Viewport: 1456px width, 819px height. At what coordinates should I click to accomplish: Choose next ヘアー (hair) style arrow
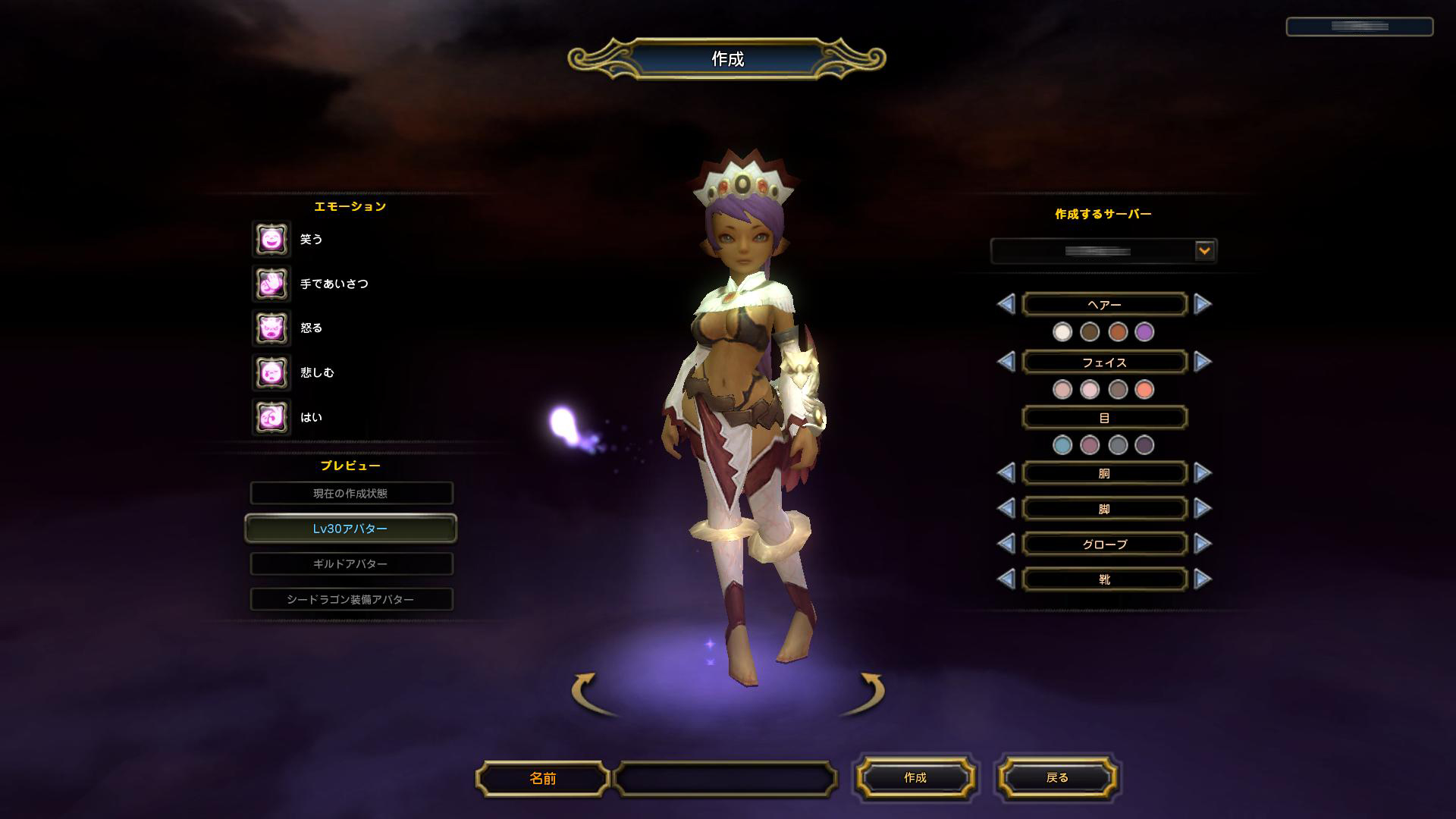1203,304
